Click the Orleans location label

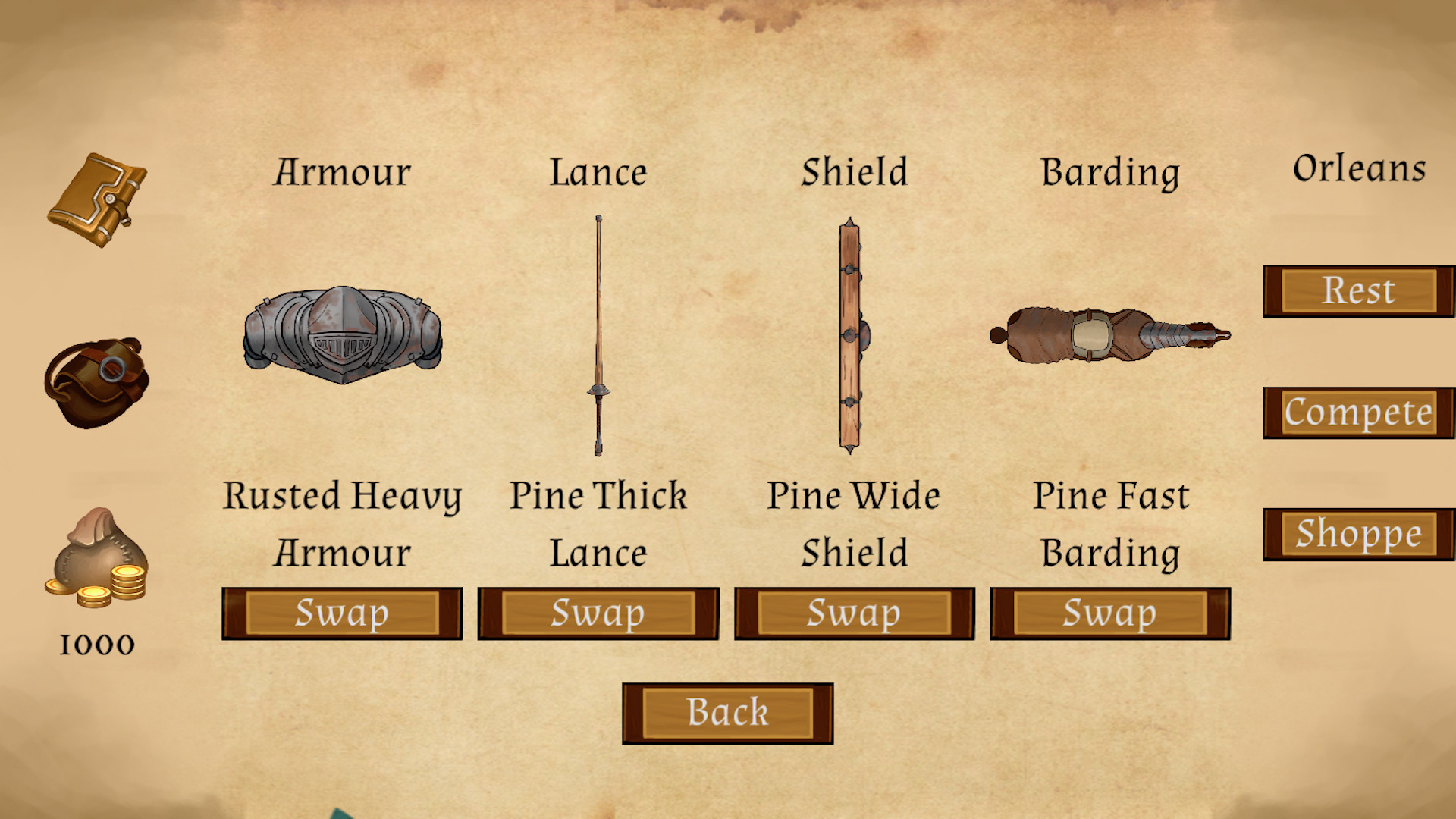[x=1359, y=168]
